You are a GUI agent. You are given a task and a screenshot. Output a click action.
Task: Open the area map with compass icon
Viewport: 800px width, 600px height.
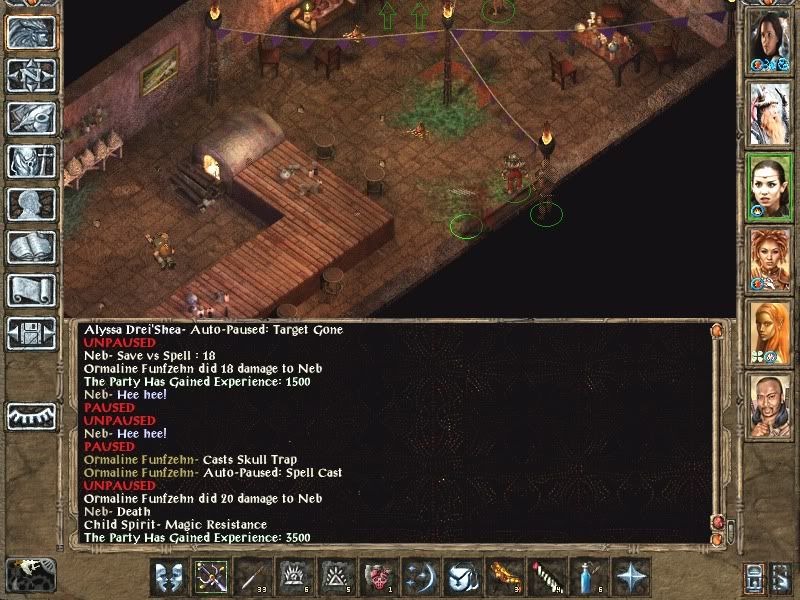tap(30, 75)
